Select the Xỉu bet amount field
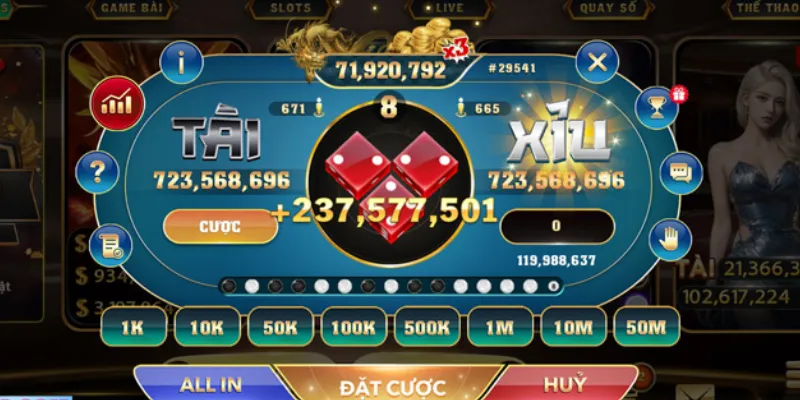Viewport: 800px width, 400px height. pos(556,226)
